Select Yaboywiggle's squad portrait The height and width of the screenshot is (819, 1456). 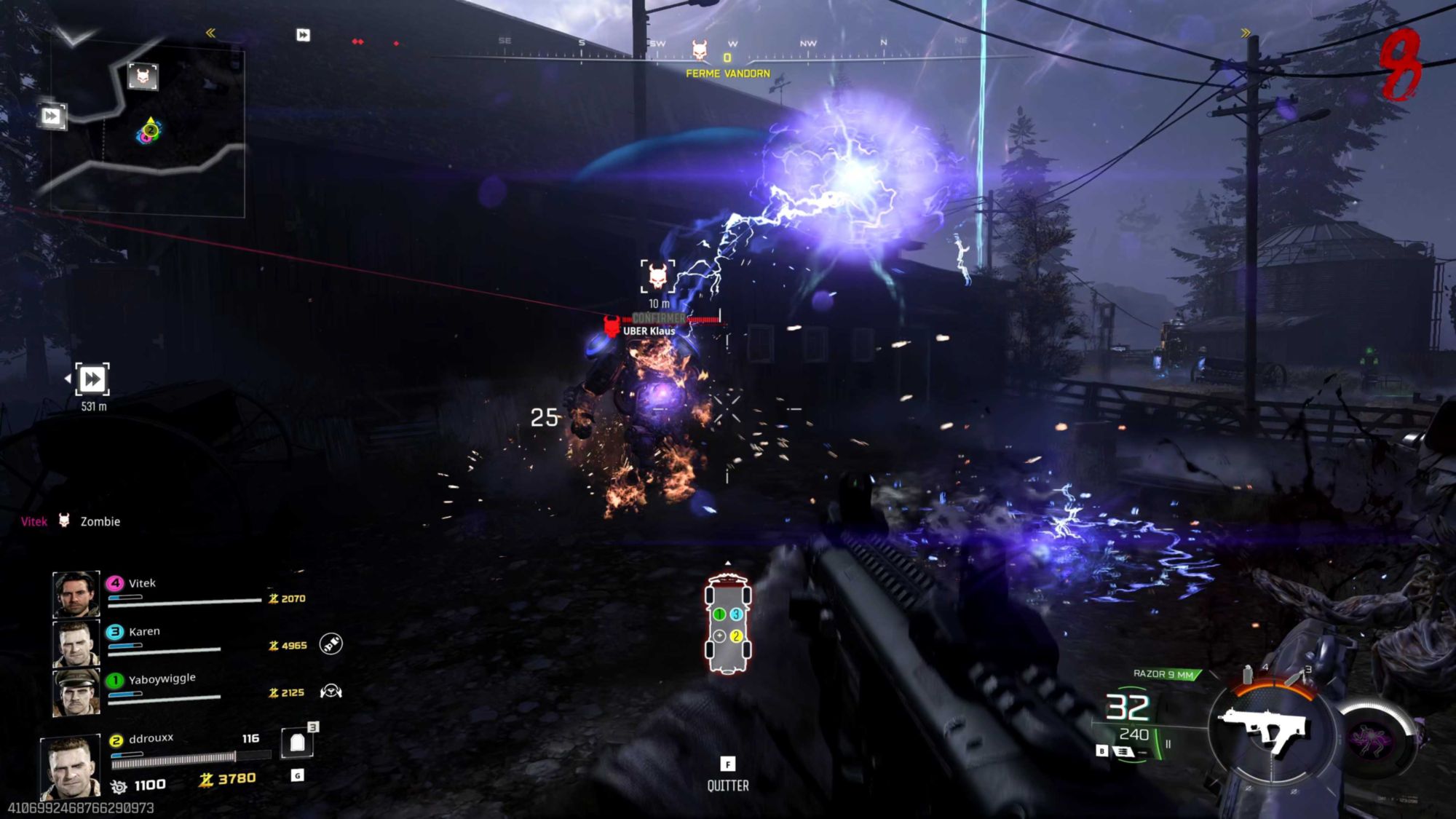tap(76, 692)
